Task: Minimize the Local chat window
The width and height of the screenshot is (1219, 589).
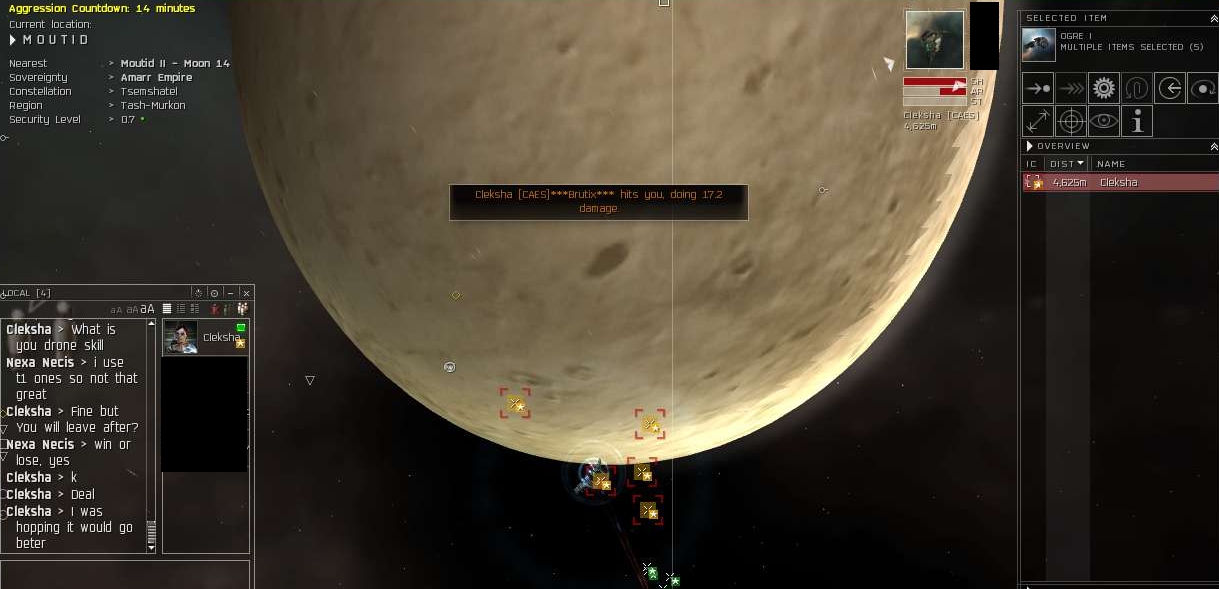Action: click(x=231, y=293)
